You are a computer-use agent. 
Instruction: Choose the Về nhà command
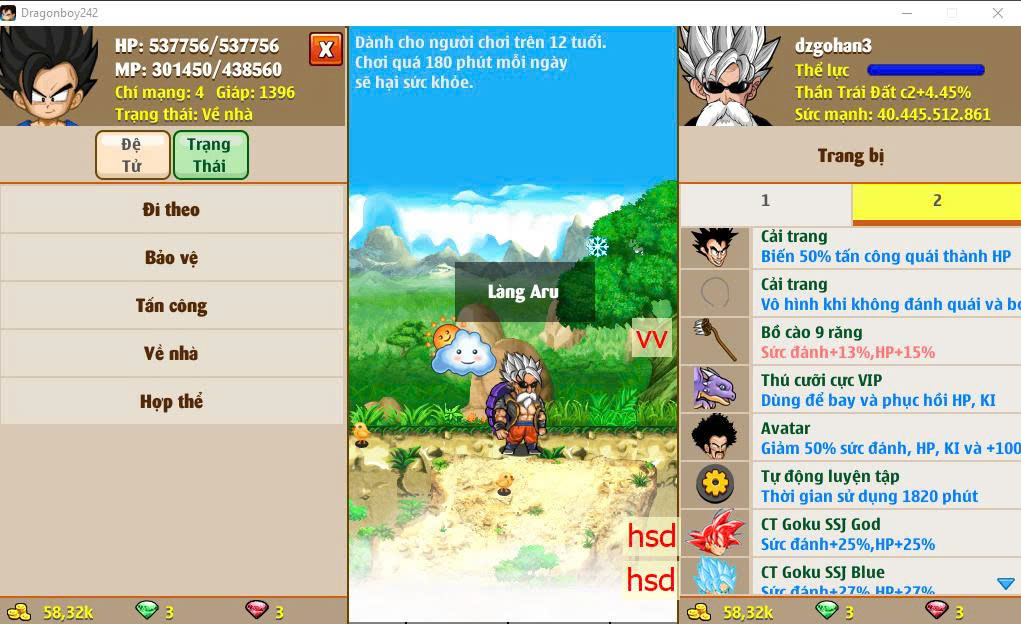coord(172,354)
